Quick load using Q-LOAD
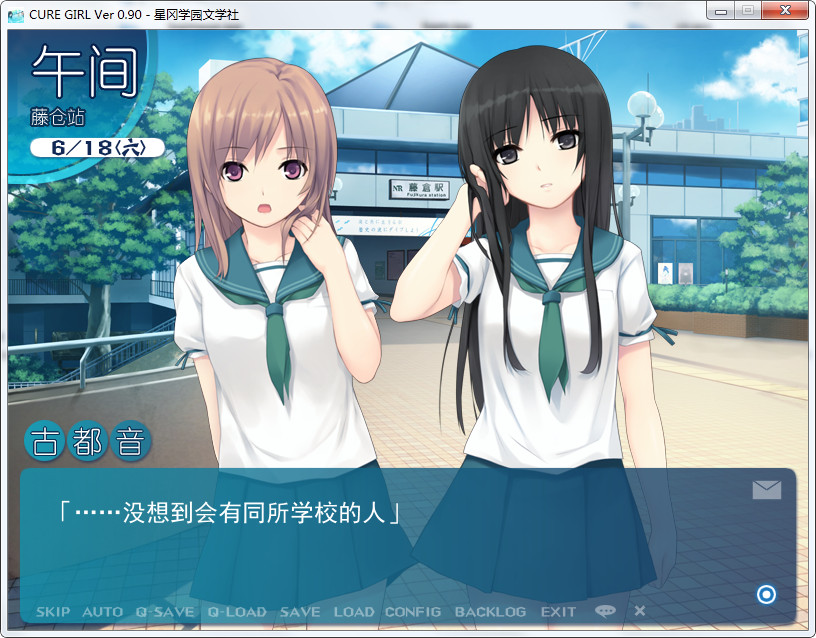816x638 pixels. [237, 611]
